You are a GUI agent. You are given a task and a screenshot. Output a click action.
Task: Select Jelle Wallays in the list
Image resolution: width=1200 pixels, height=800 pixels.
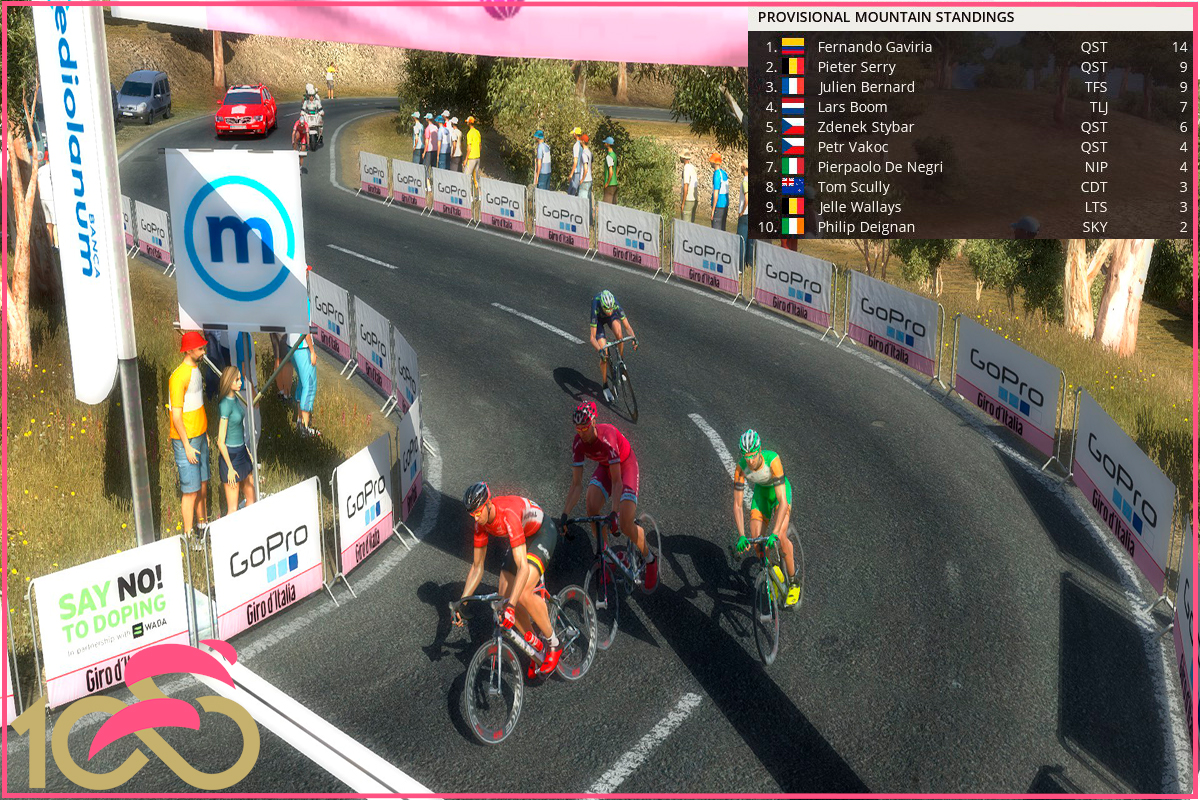(x=859, y=207)
